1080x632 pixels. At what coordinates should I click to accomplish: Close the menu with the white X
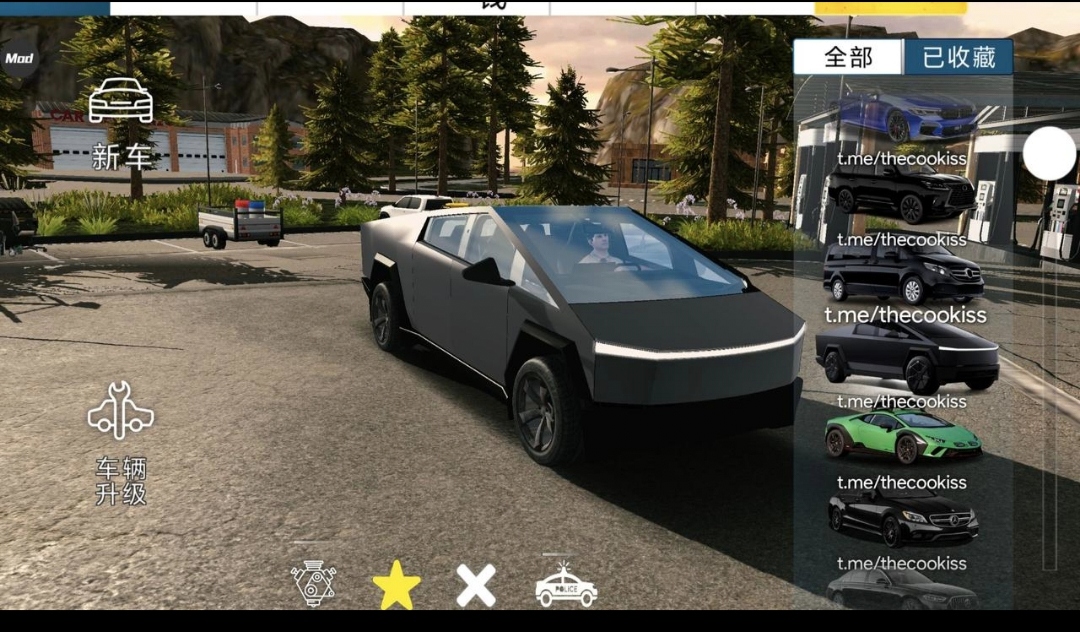click(476, 585)
